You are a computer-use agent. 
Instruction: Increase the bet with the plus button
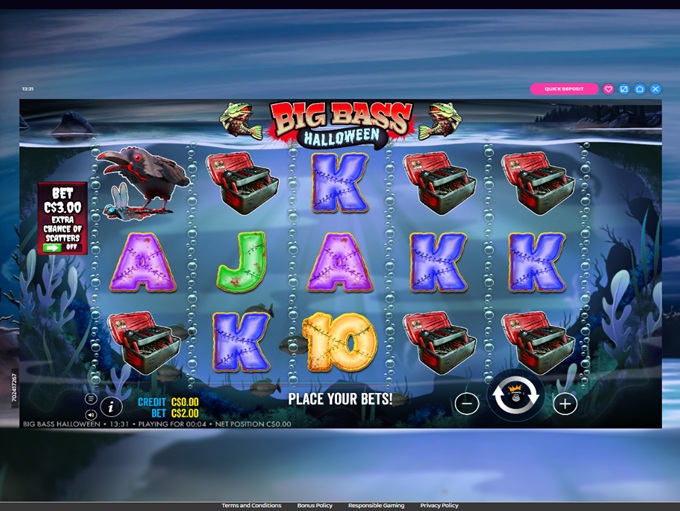point(565,404)
